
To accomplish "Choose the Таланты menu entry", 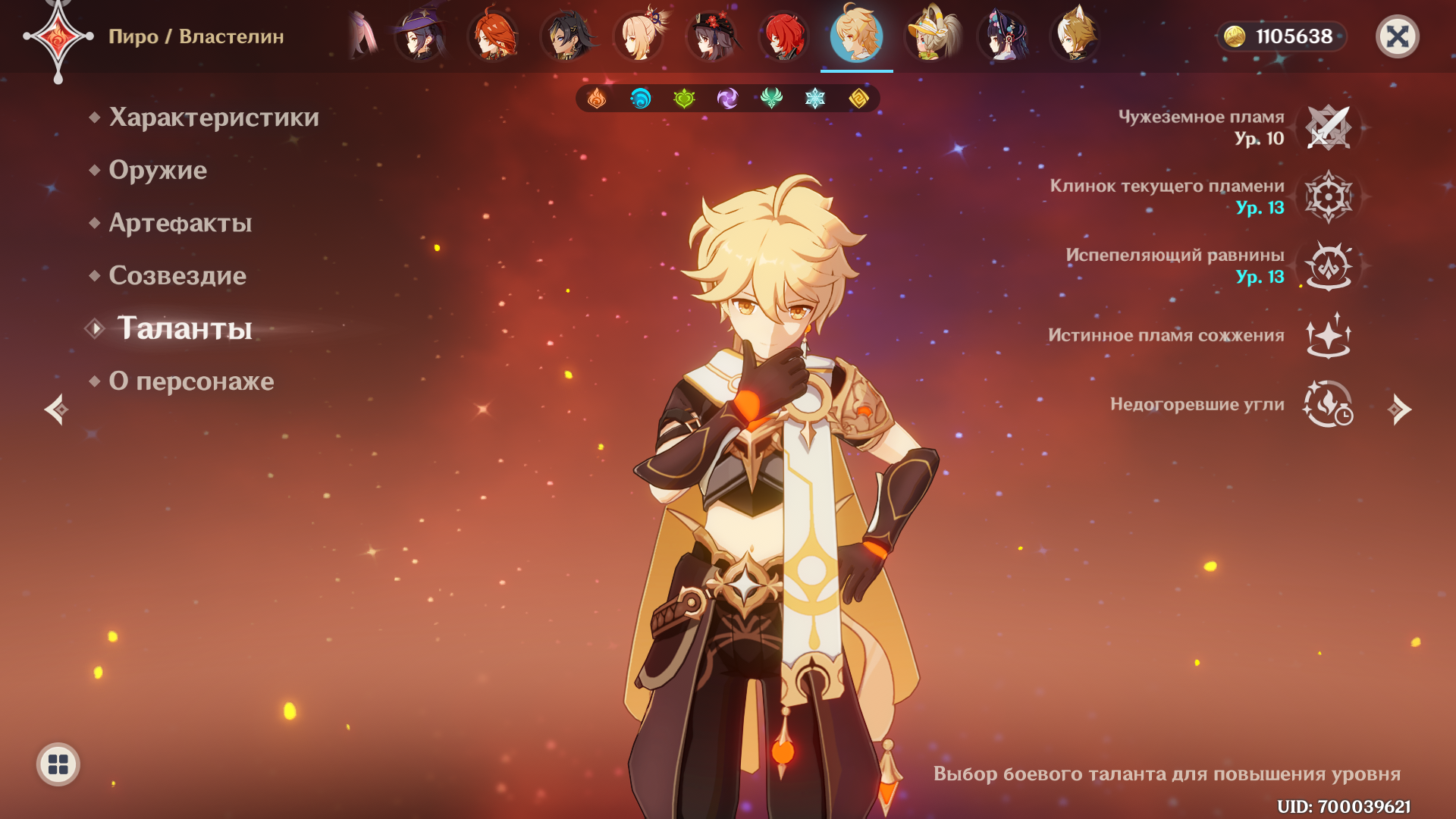I will tap(184, 328).
